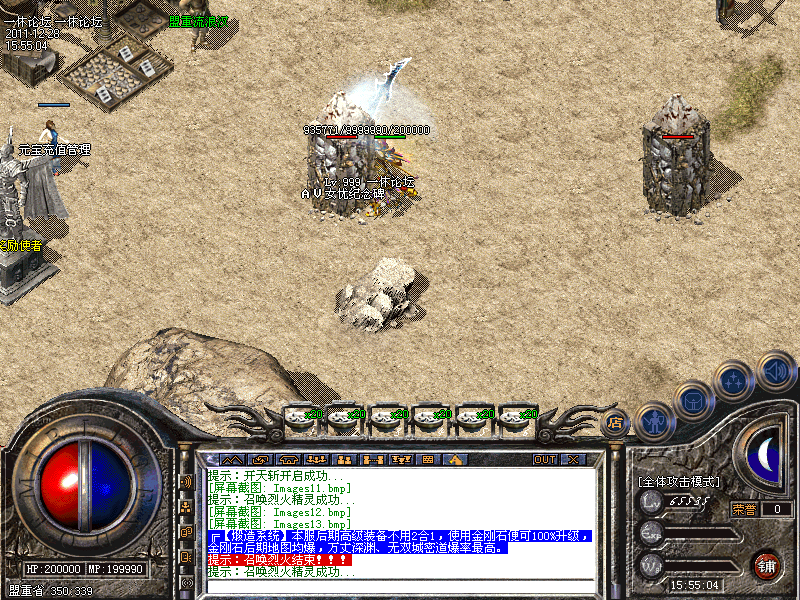The image size is (800, 600).
Task: Click the 荣誉 honor label
Action: (x=742, y=509)
